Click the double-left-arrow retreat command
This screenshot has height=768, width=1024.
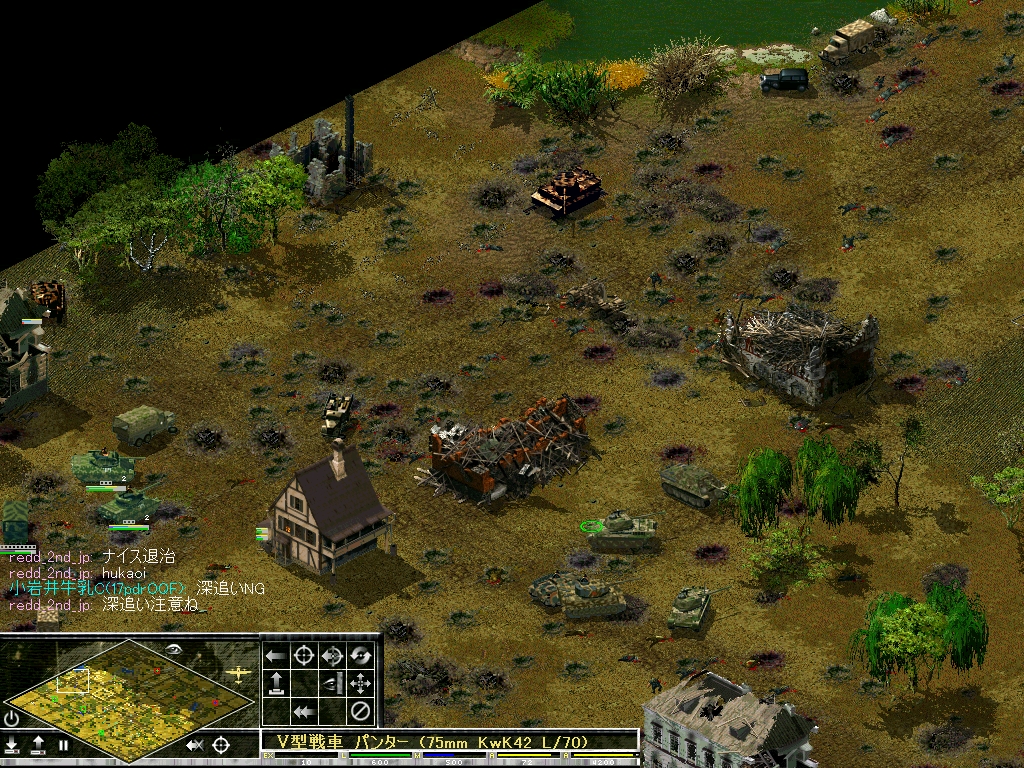point(304,712)
